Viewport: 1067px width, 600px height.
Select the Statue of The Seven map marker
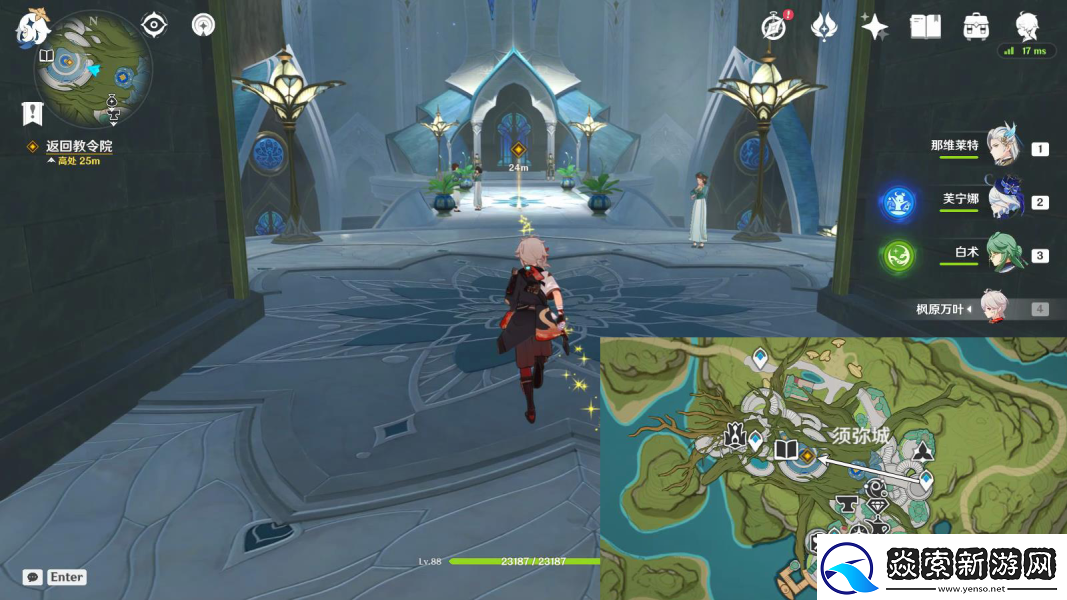[734, 435]
